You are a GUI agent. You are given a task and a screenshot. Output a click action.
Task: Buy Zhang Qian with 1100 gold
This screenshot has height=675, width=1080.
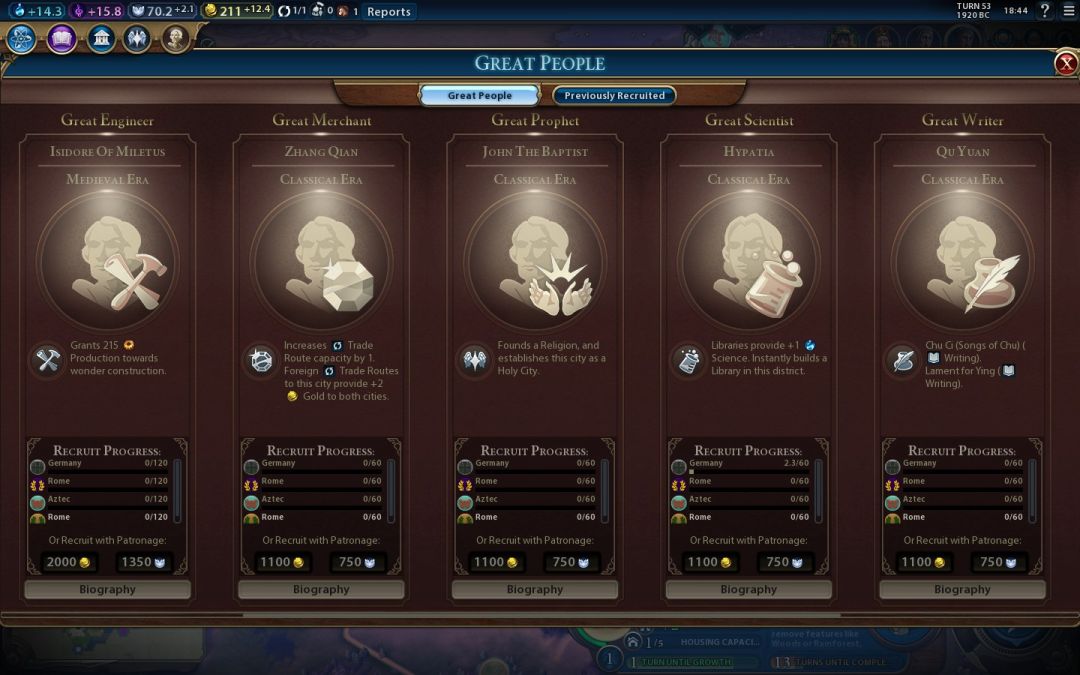(x=283, y=562)
